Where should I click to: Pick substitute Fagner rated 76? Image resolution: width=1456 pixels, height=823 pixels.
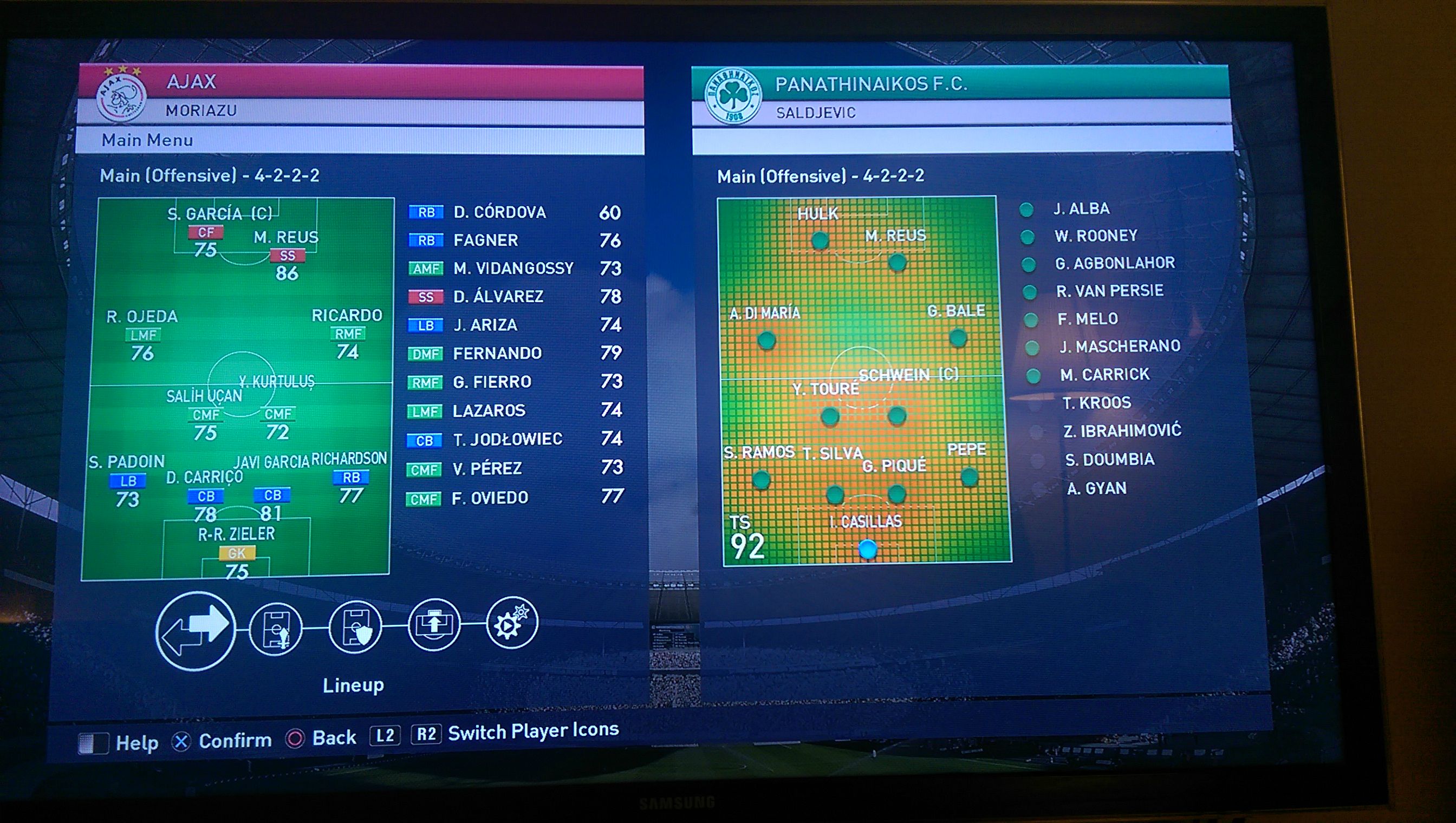(486, 240)
